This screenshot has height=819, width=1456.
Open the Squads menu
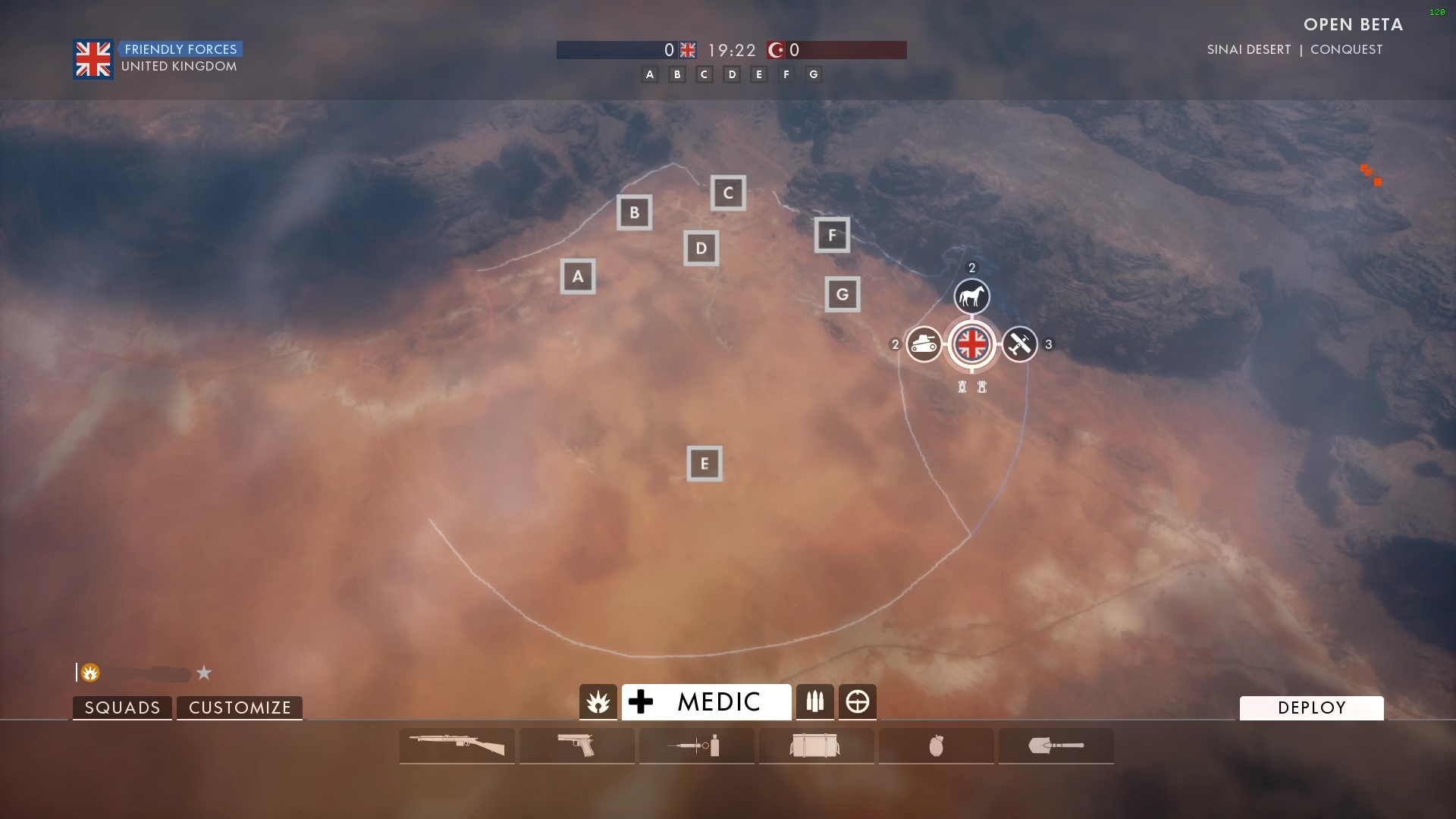coord(122,708)
